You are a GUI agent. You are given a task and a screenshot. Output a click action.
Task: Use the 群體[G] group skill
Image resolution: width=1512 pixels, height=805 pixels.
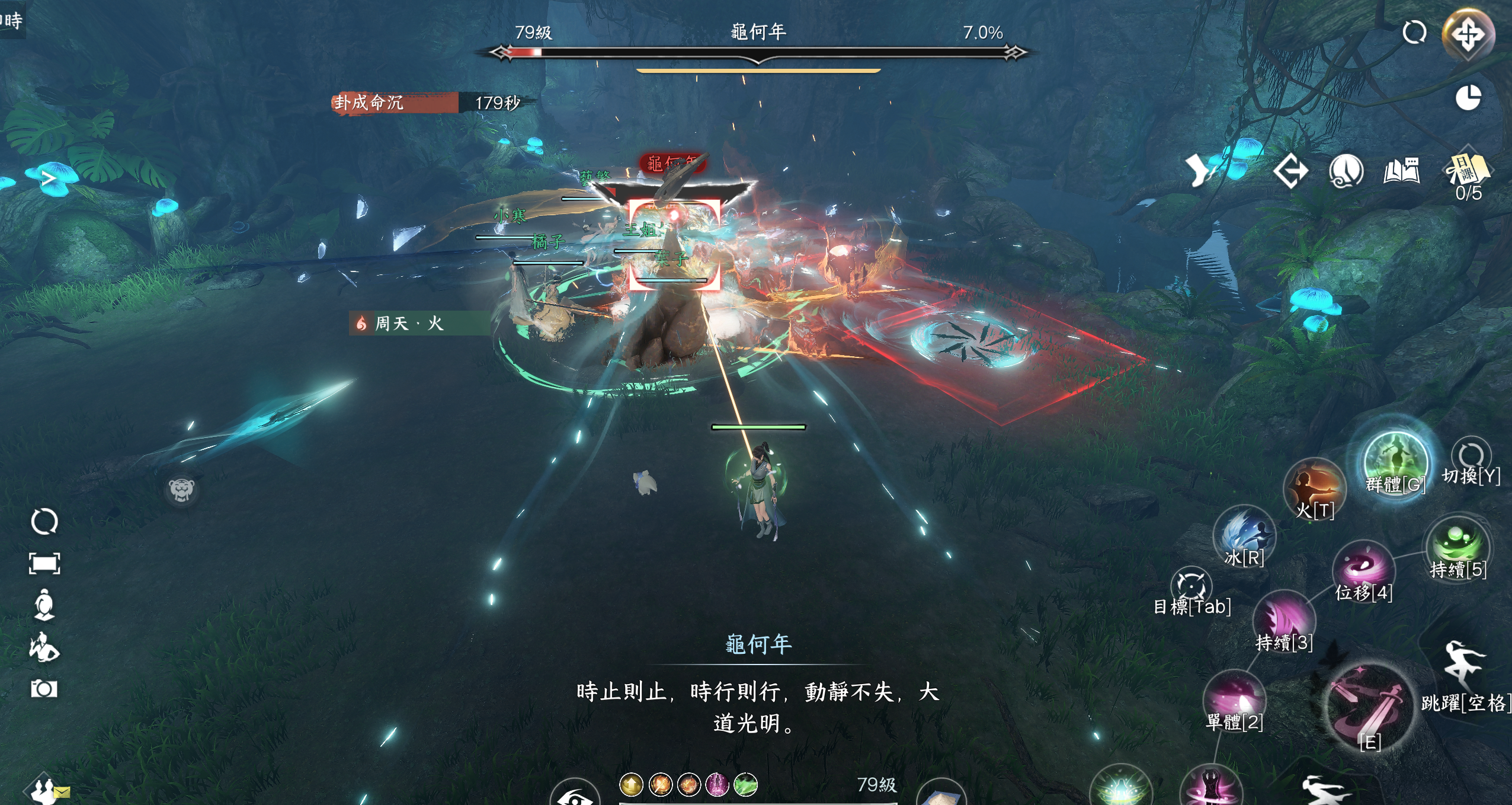[1395, 462]
